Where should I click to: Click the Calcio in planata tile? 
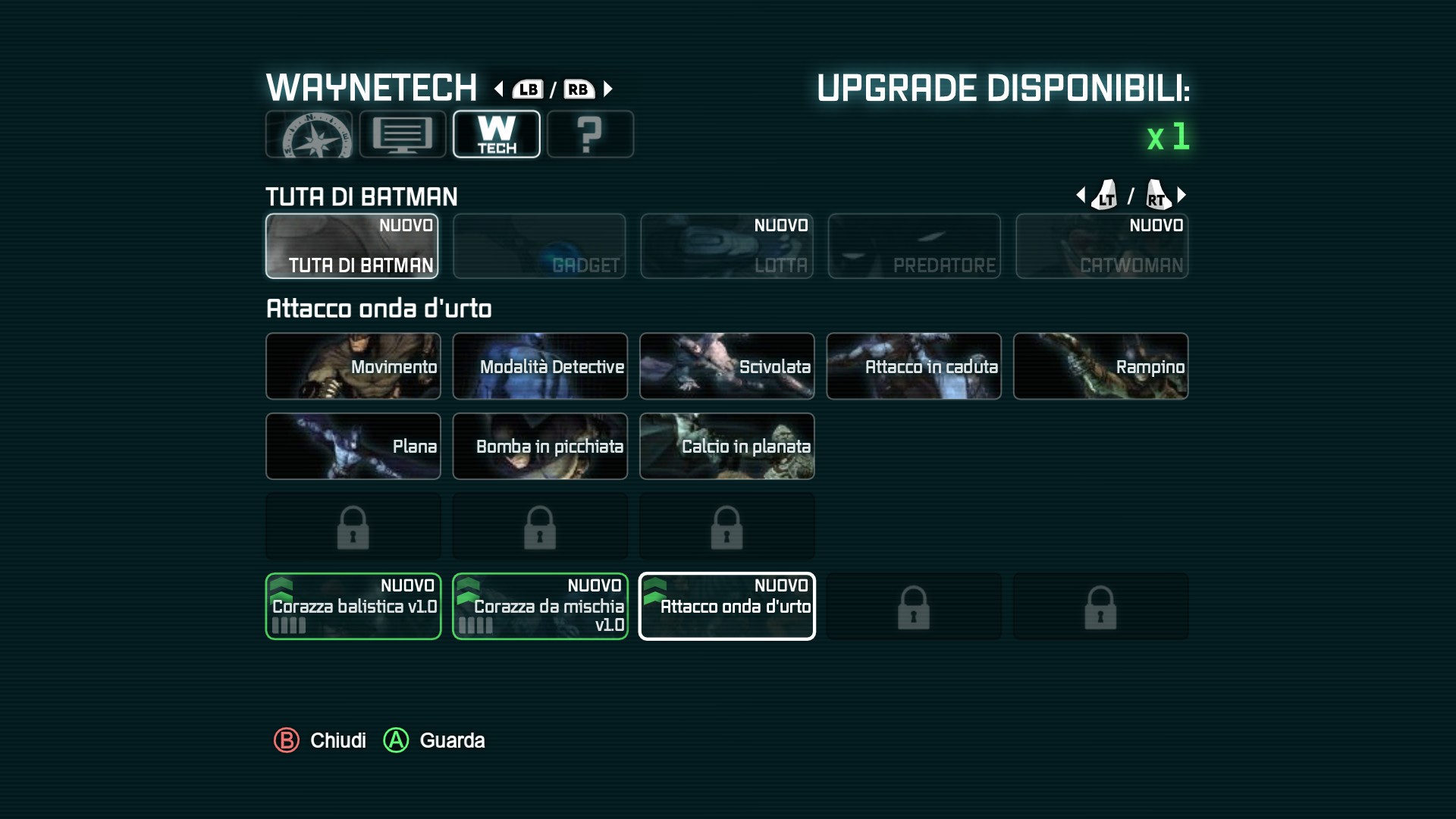click(726, 446)
